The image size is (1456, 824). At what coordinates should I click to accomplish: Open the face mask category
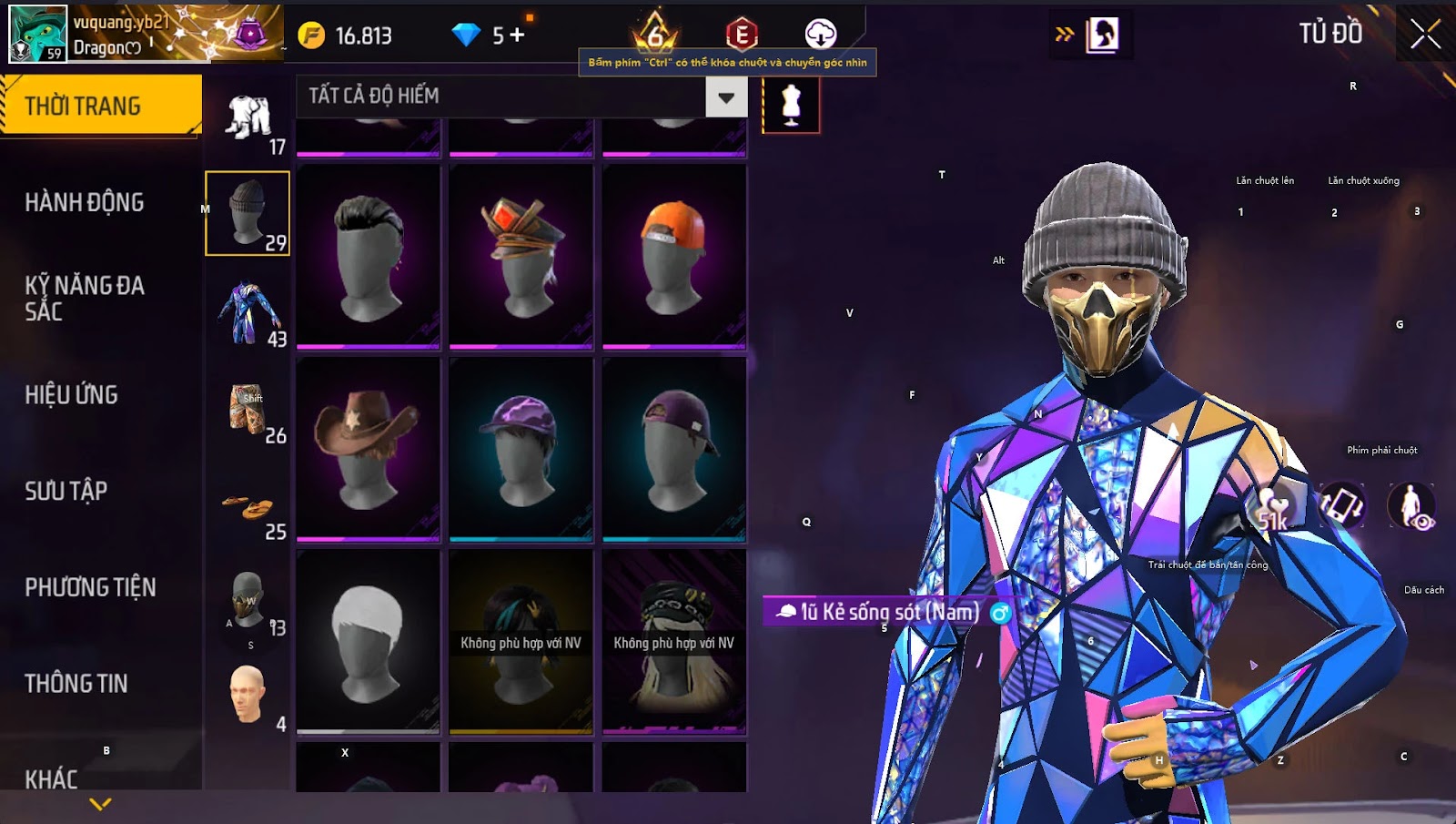point(248,603)
